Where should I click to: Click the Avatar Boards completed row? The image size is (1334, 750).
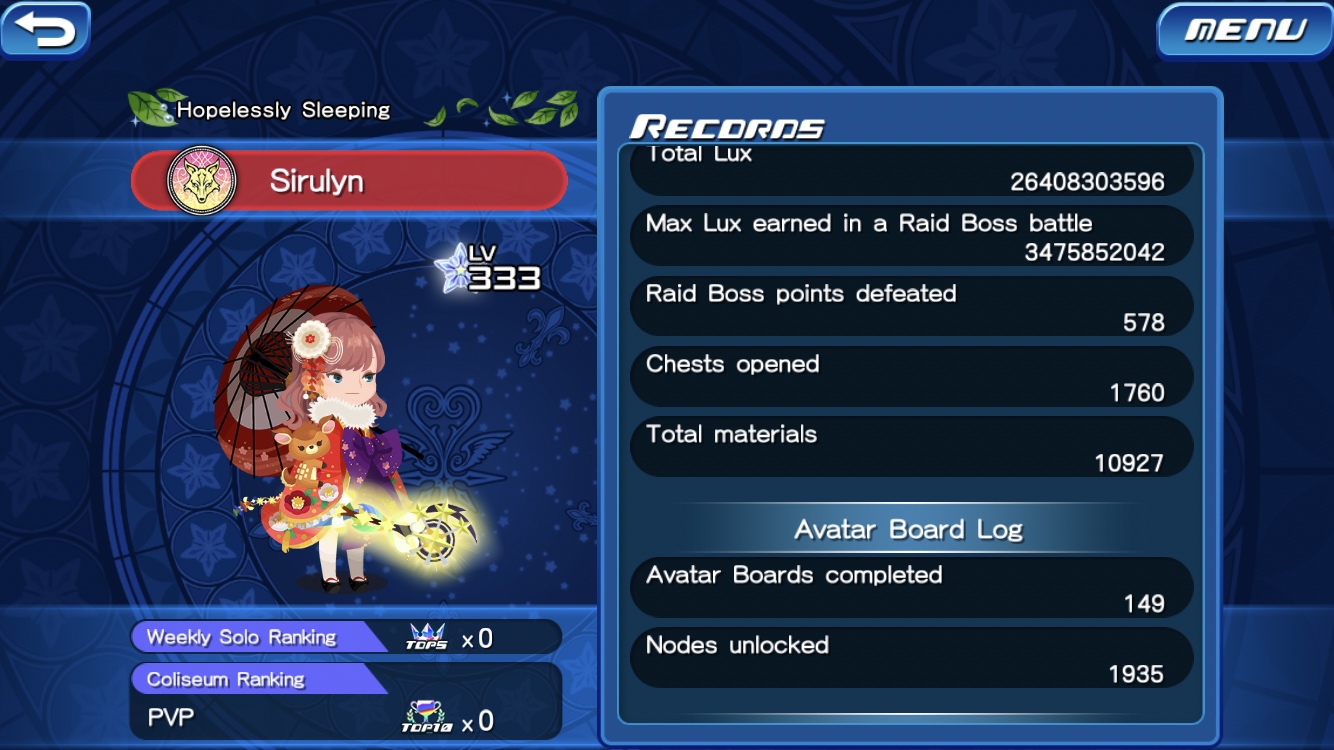(x=911, y=588)
